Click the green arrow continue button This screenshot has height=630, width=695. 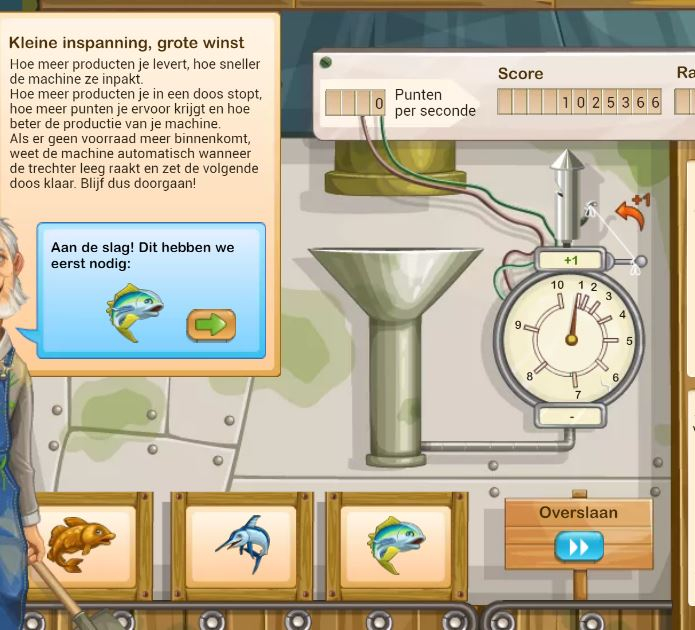click(x=211, y=325)
